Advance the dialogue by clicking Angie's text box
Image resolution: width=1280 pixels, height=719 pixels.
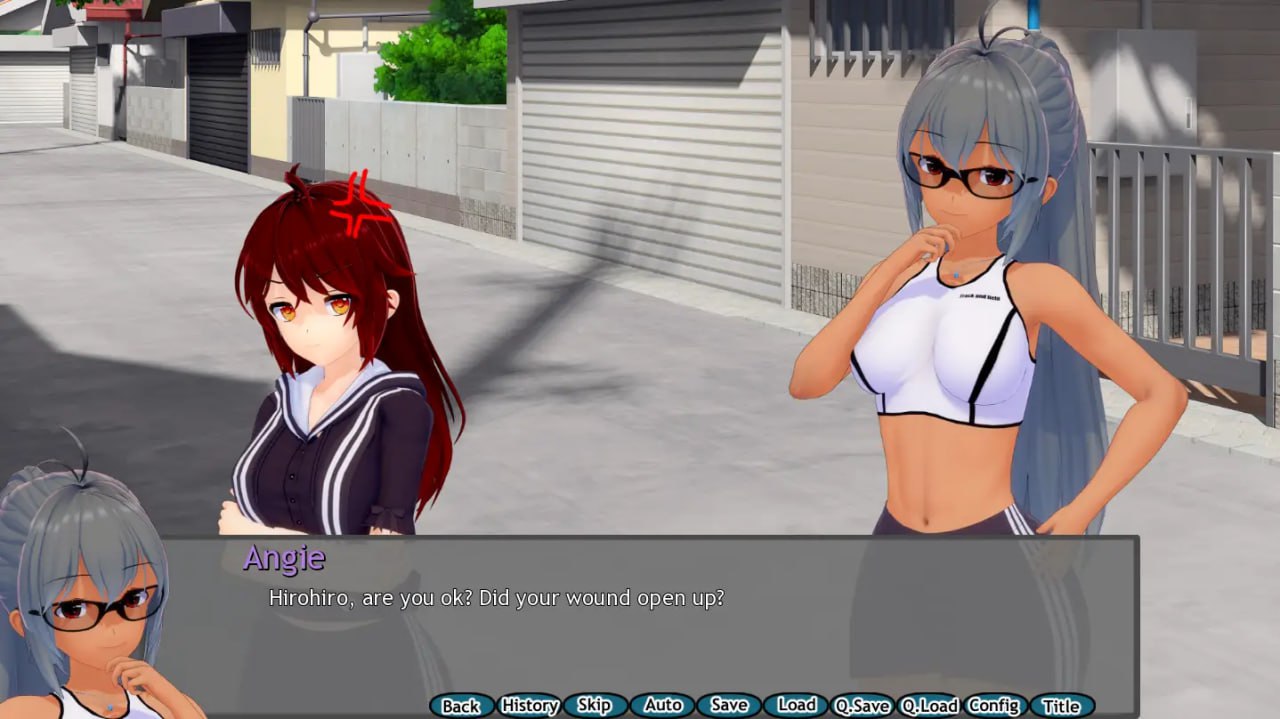(x=650, y=620)
